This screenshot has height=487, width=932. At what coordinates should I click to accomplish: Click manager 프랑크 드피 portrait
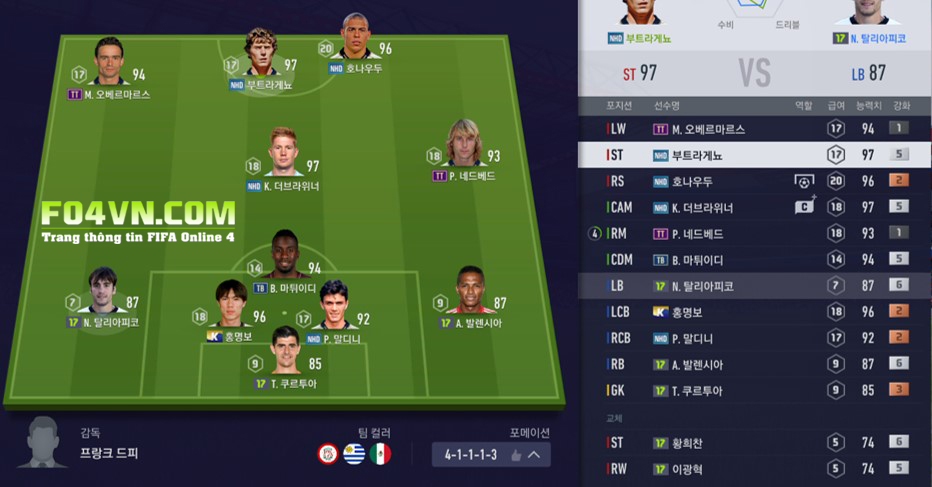pos(47,442)
